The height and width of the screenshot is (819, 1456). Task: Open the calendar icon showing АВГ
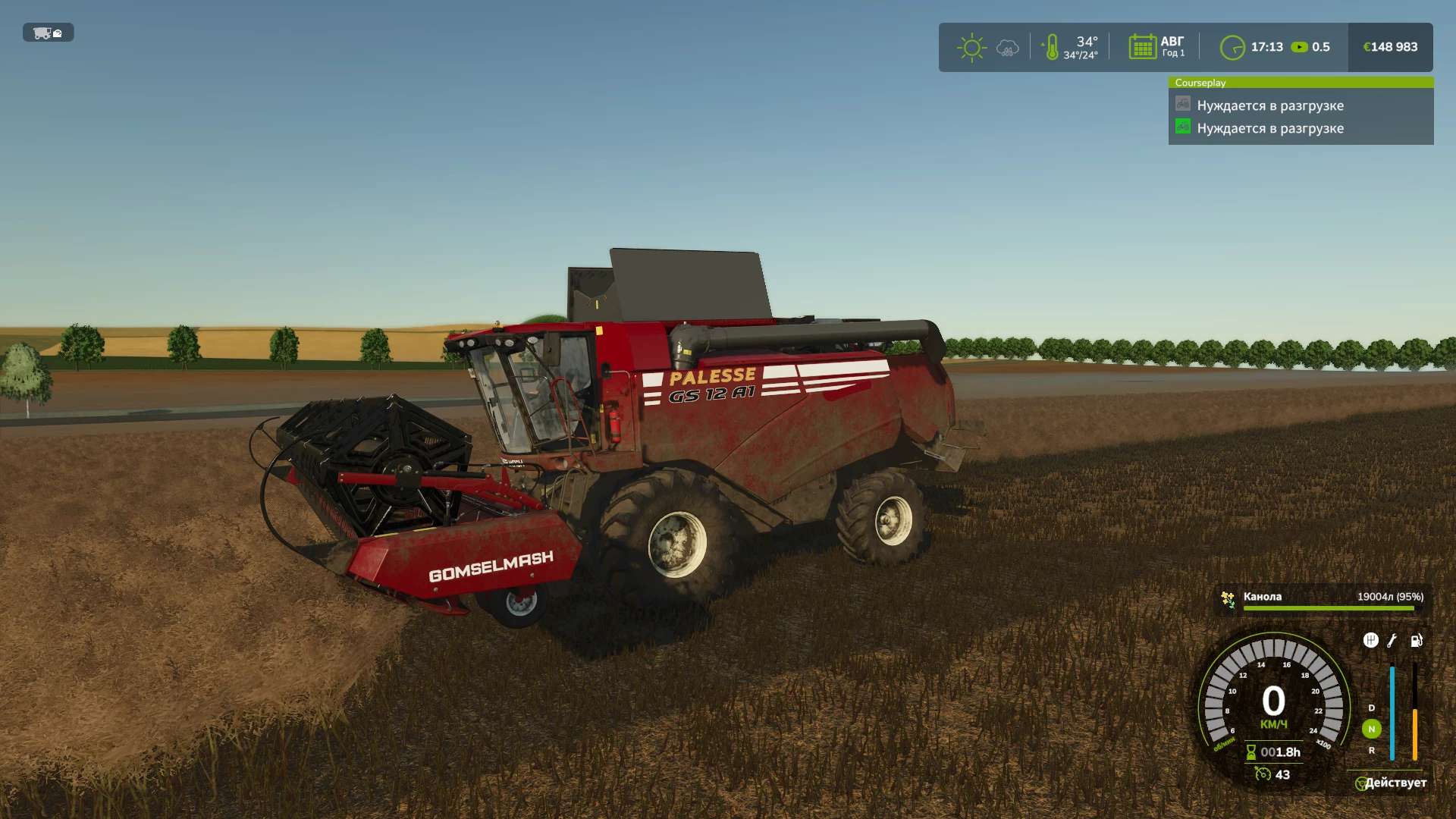1141,47
